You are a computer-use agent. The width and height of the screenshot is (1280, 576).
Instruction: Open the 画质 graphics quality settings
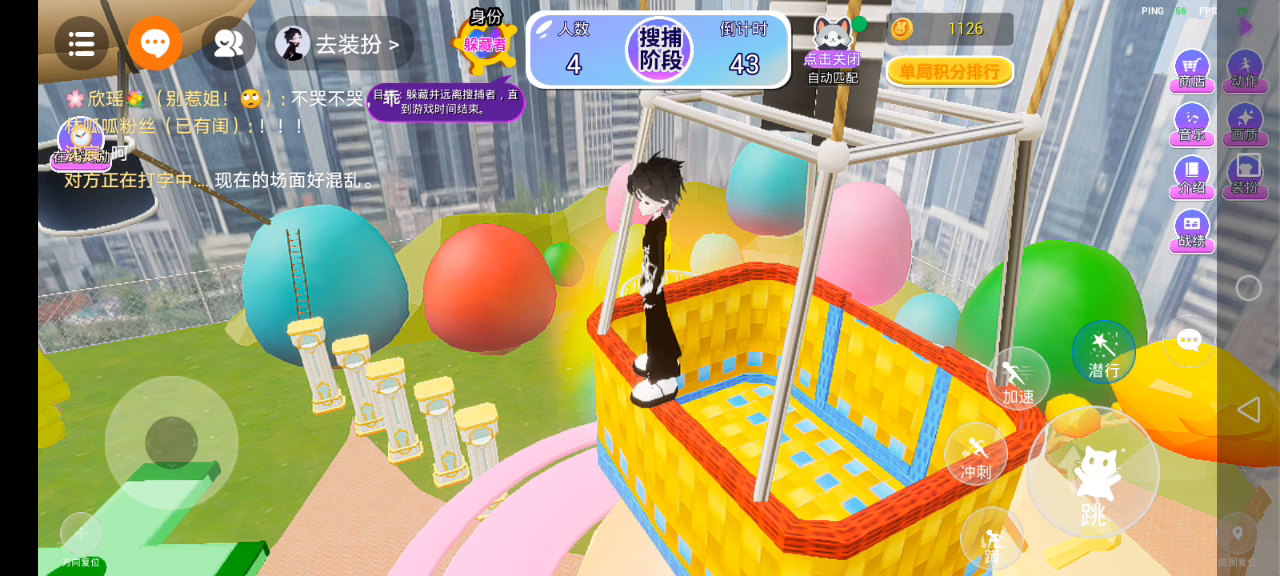(1244, 123)
